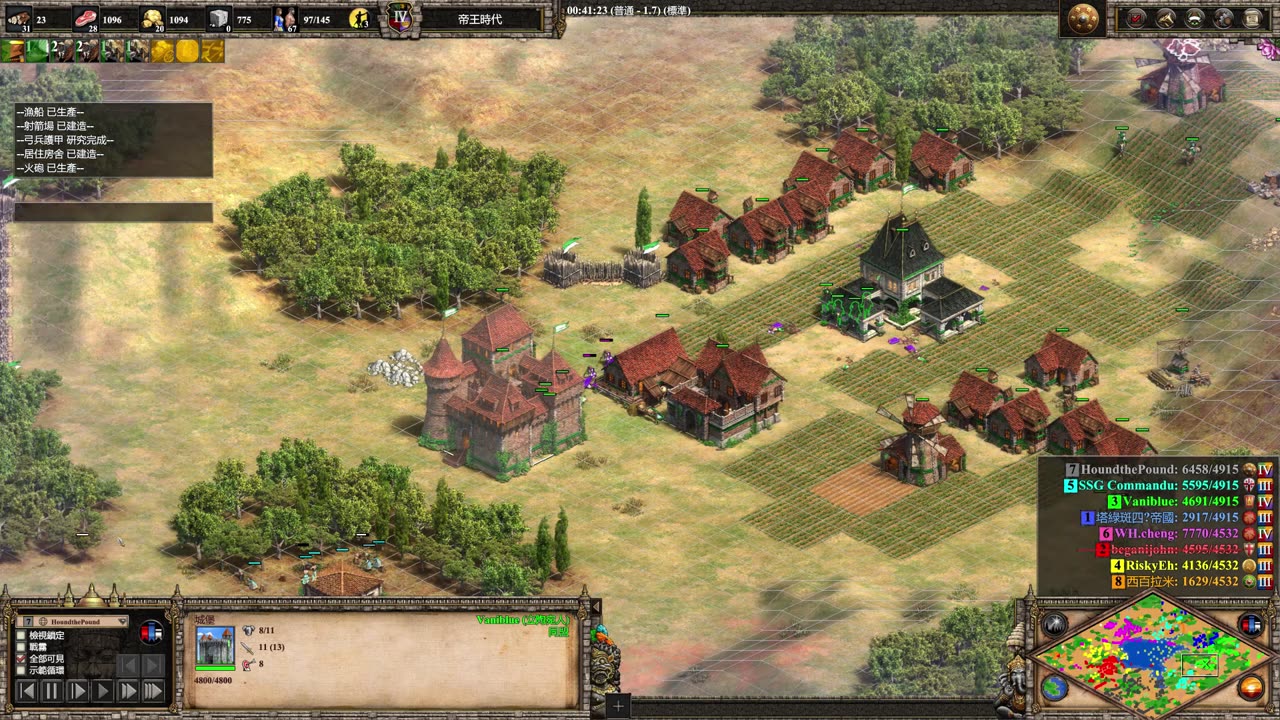This screenshot has height=720, width=1280.
Task: Toggle minimap player color flags button
Action: click(x=1251, y=625)
